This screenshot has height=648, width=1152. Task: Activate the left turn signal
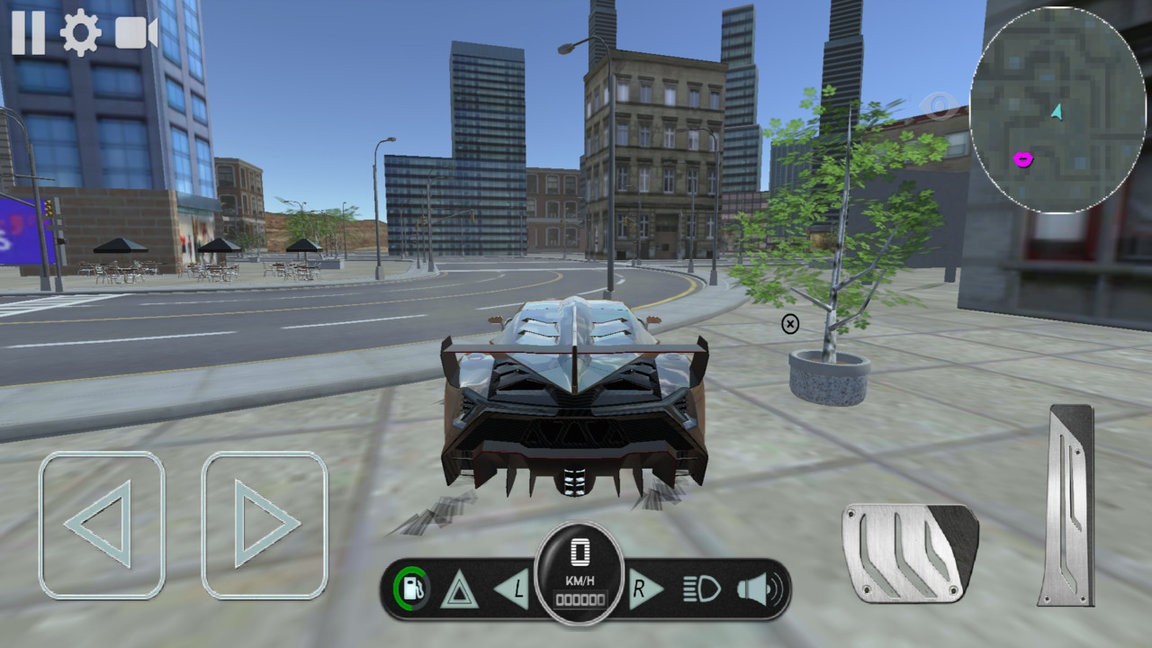511,589
